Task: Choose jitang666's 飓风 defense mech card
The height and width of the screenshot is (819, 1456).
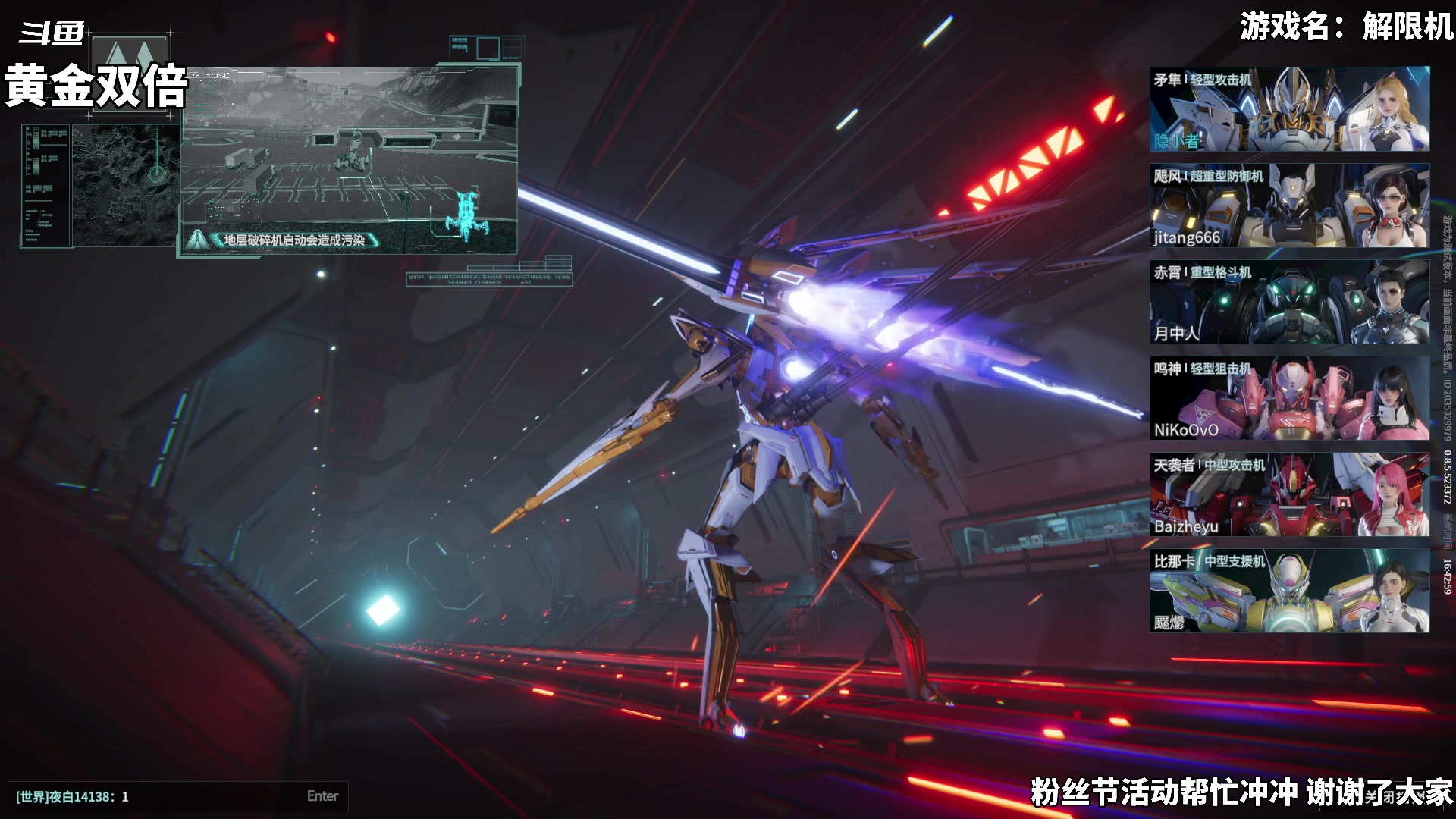Action: point(1289,206)
